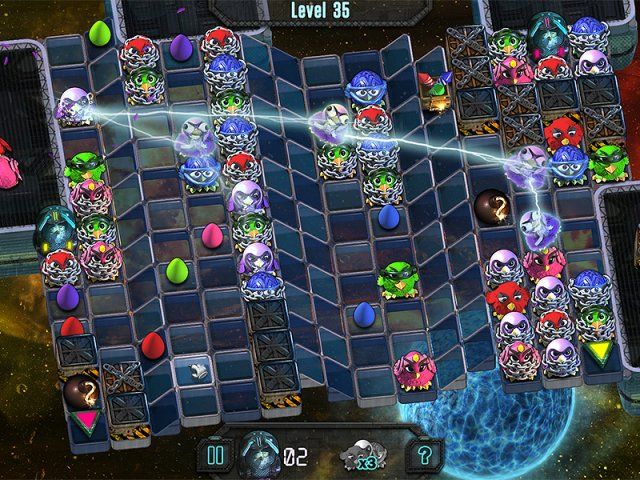Open the question mark help button

coord(425,456)
